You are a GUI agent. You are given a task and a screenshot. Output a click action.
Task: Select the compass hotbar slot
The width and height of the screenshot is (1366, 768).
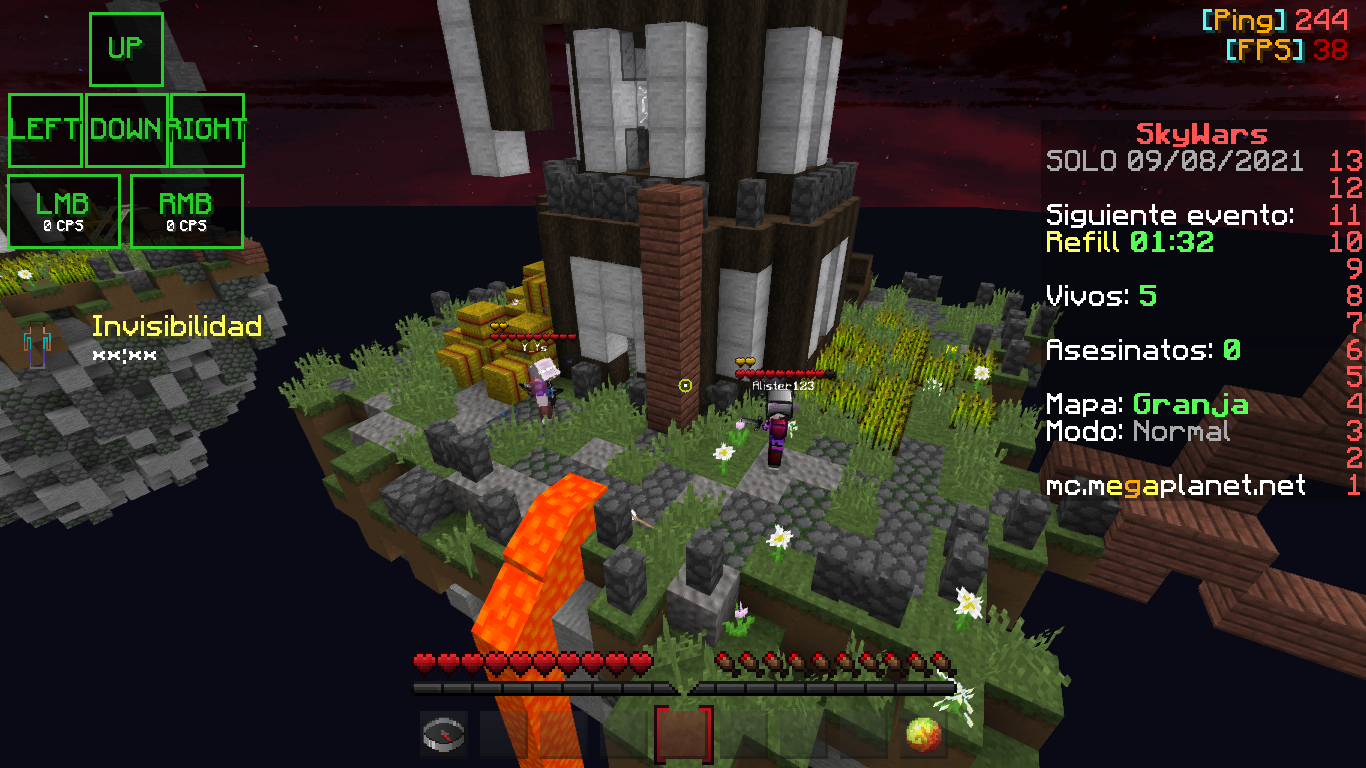(443, 733)
